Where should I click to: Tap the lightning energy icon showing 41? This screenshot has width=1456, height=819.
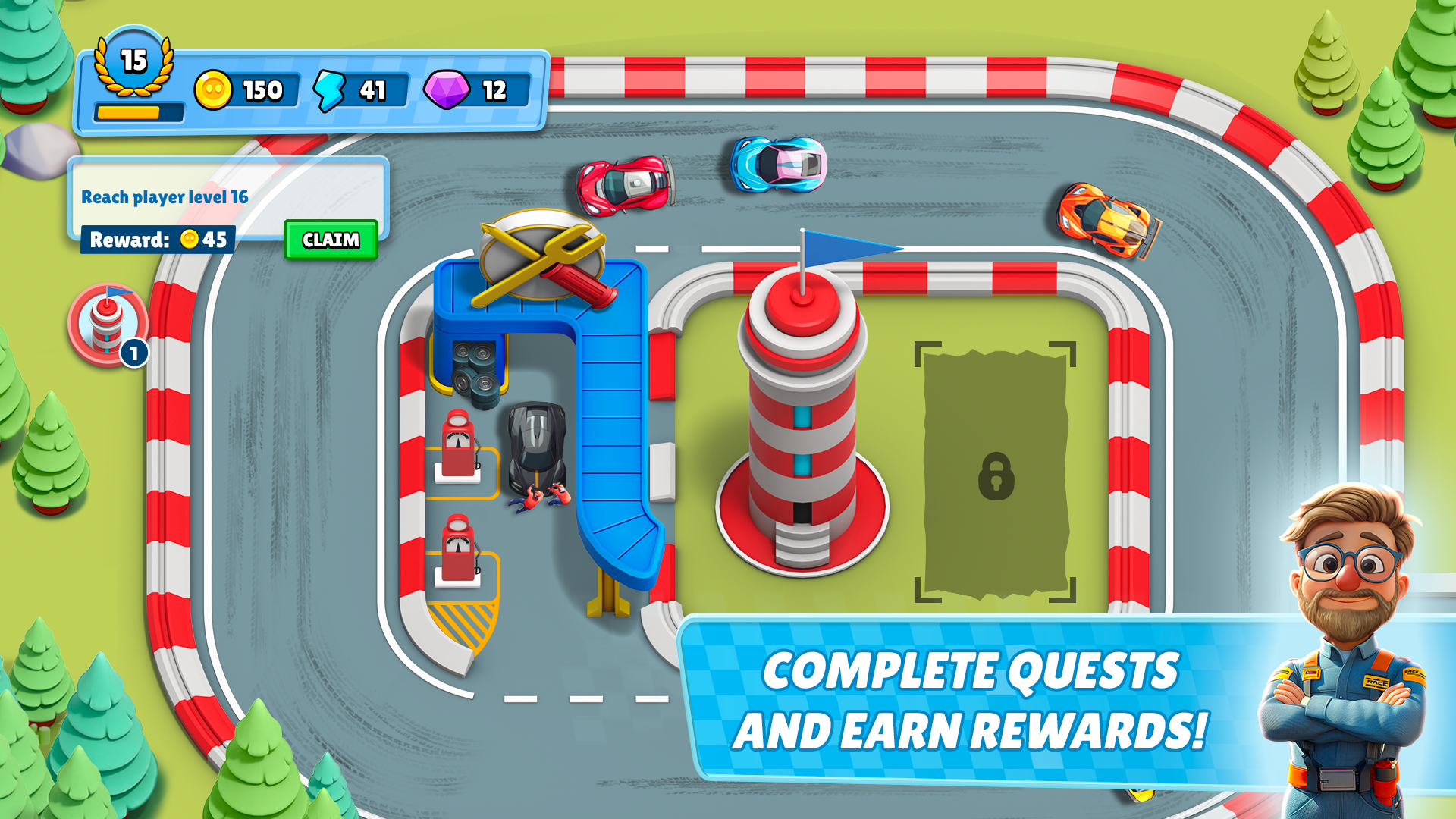tap(353, 89)
